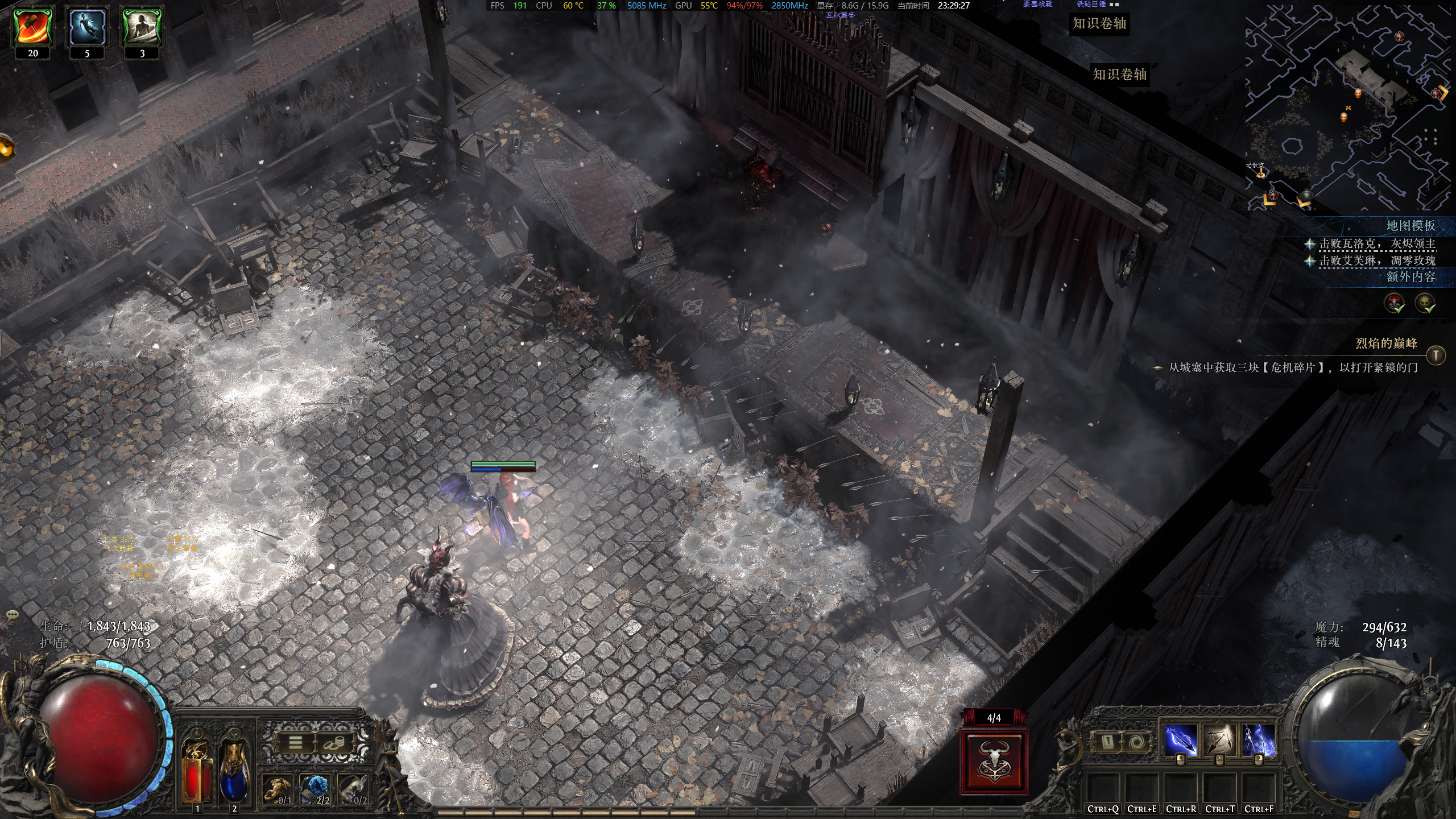
Task: Open the chat speech bubble icon
Action: click(13, 615)
